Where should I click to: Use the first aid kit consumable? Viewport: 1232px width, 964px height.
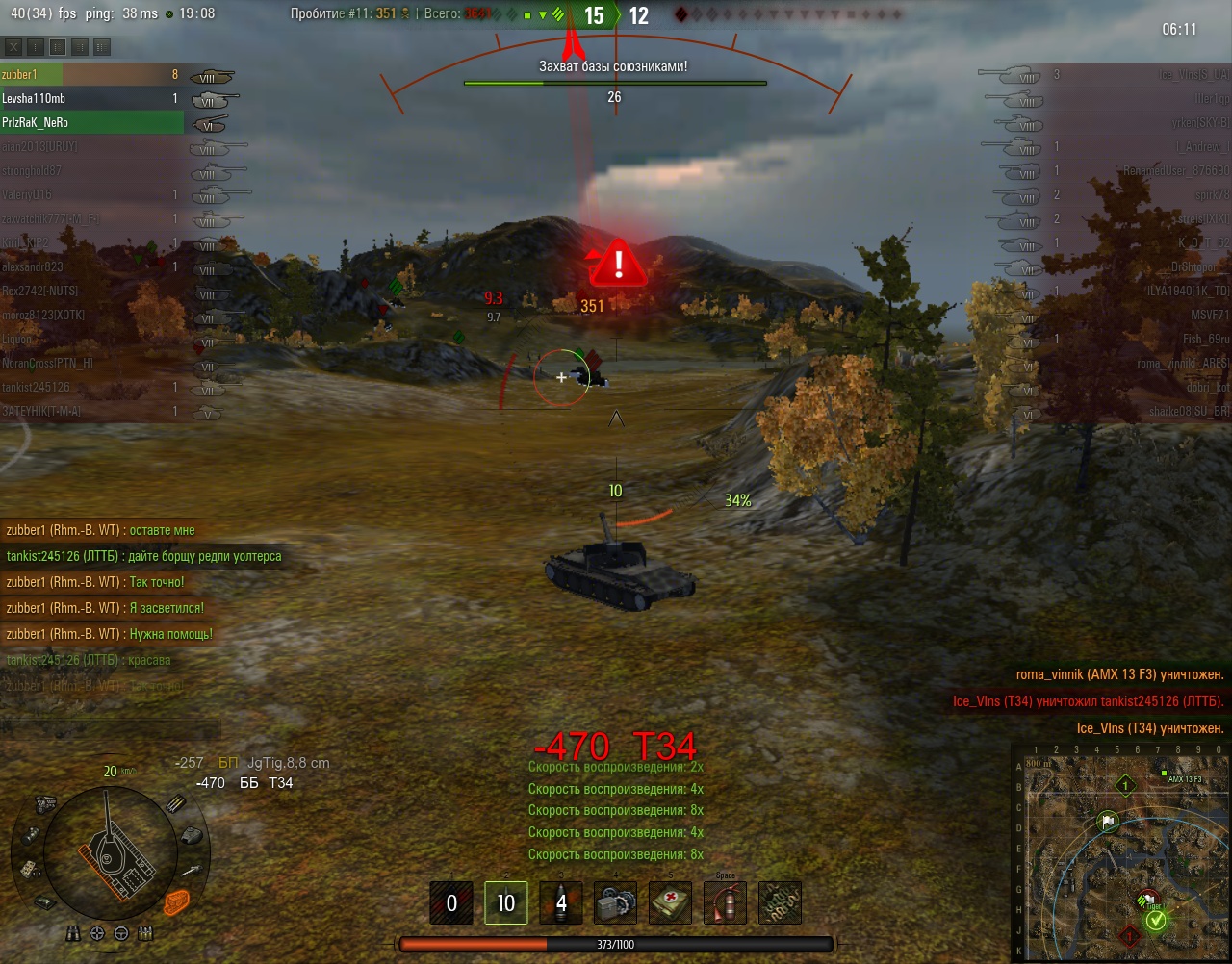tap(671, 903)
